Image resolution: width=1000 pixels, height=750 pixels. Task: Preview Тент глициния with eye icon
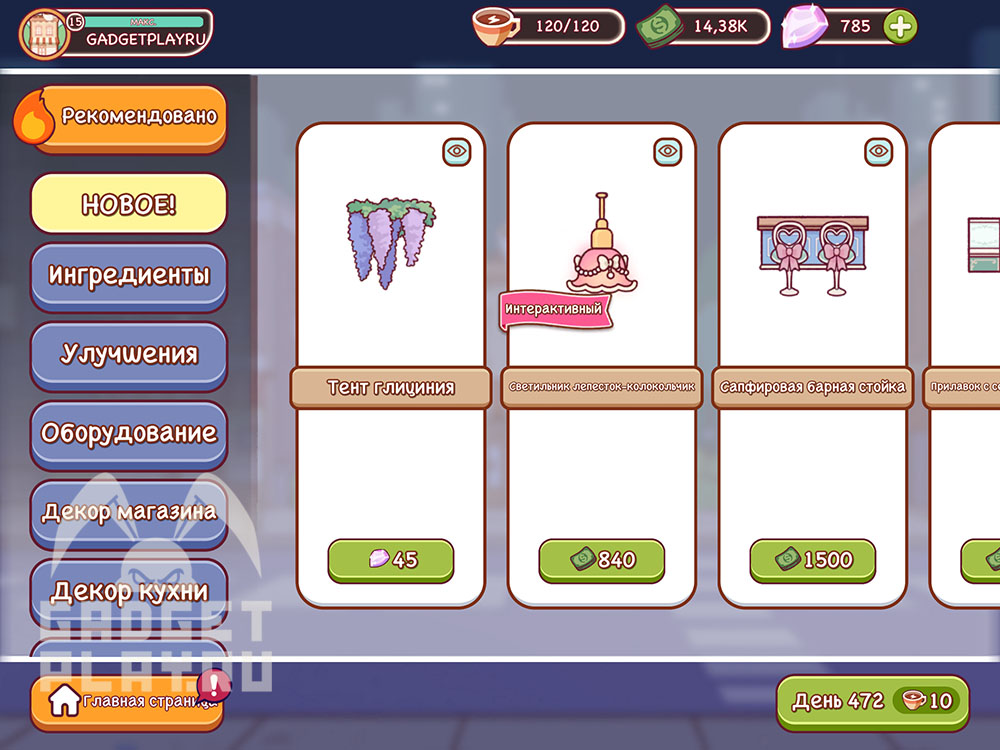tap(457, 151)
